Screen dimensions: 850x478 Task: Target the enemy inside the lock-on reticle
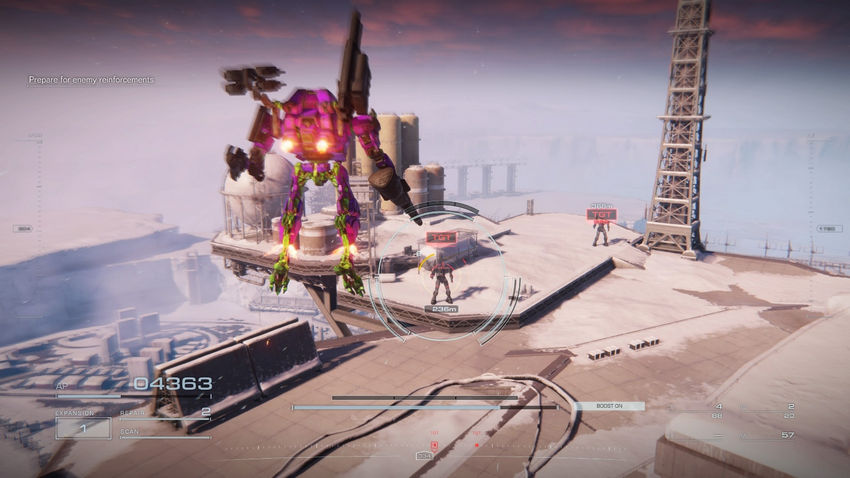pyautogui.click(x=441, y=280)
